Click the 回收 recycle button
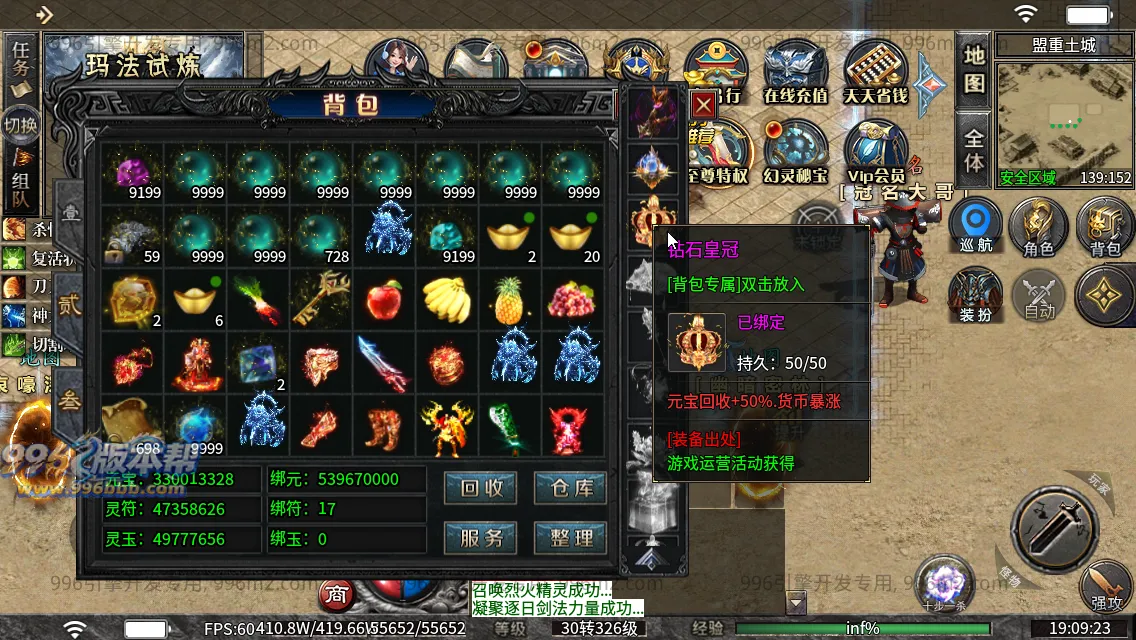Screen dimensions: 1136x640 click(481, 488)
